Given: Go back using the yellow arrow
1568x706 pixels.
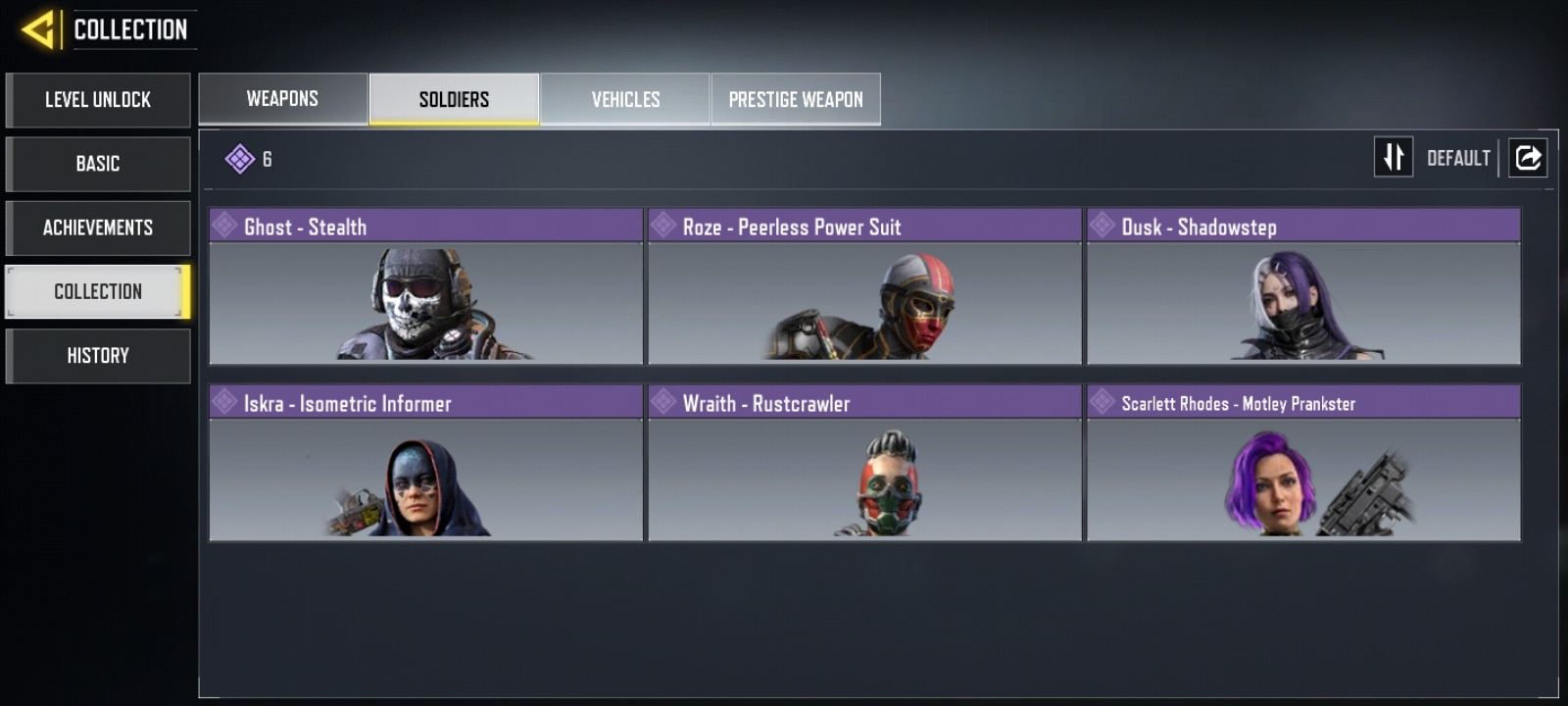Looking at the screenshot, I should coord(37,29).
